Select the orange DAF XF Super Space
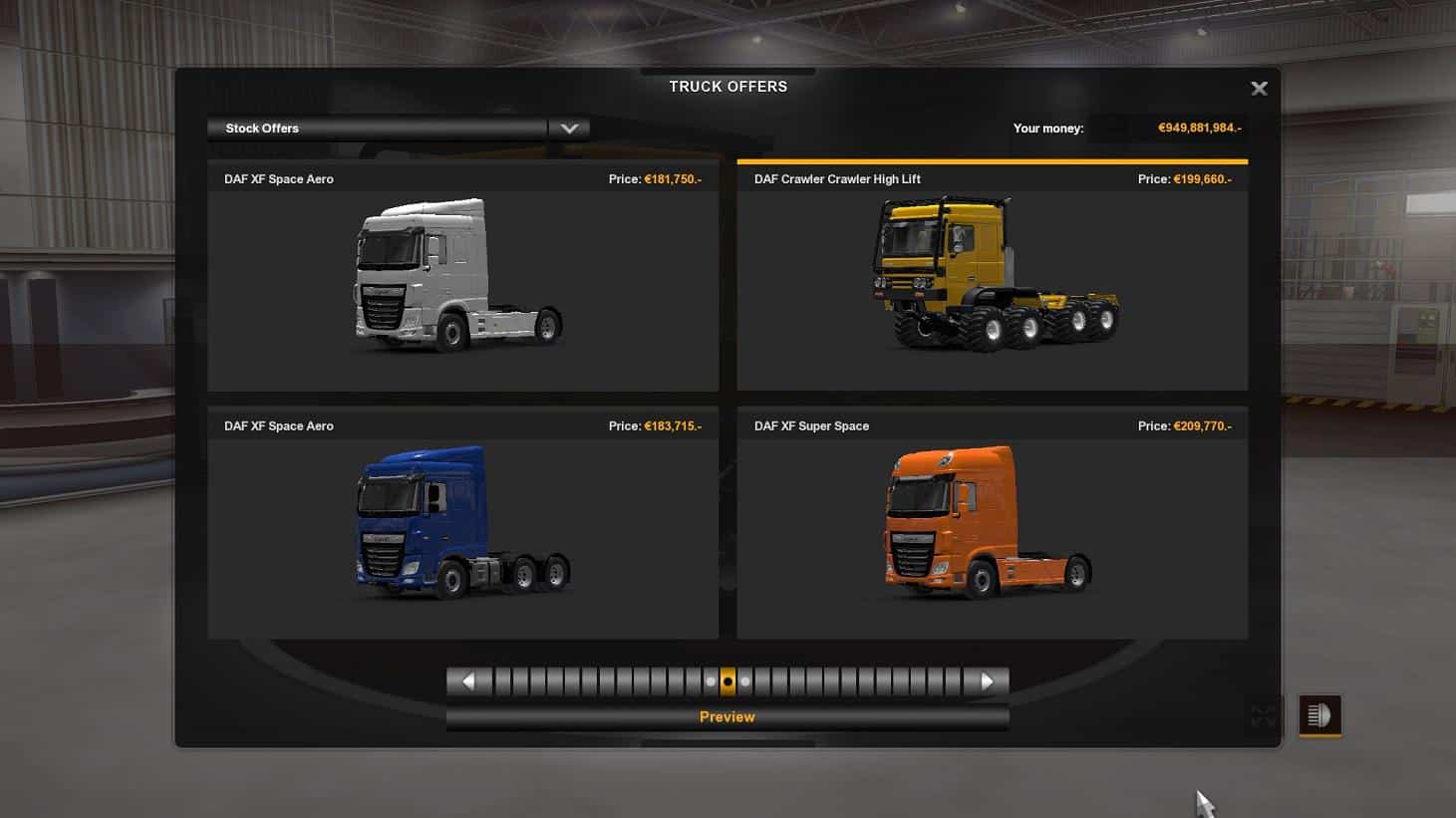The height and width of the screenshot is (818, 1456). [992, 522]
